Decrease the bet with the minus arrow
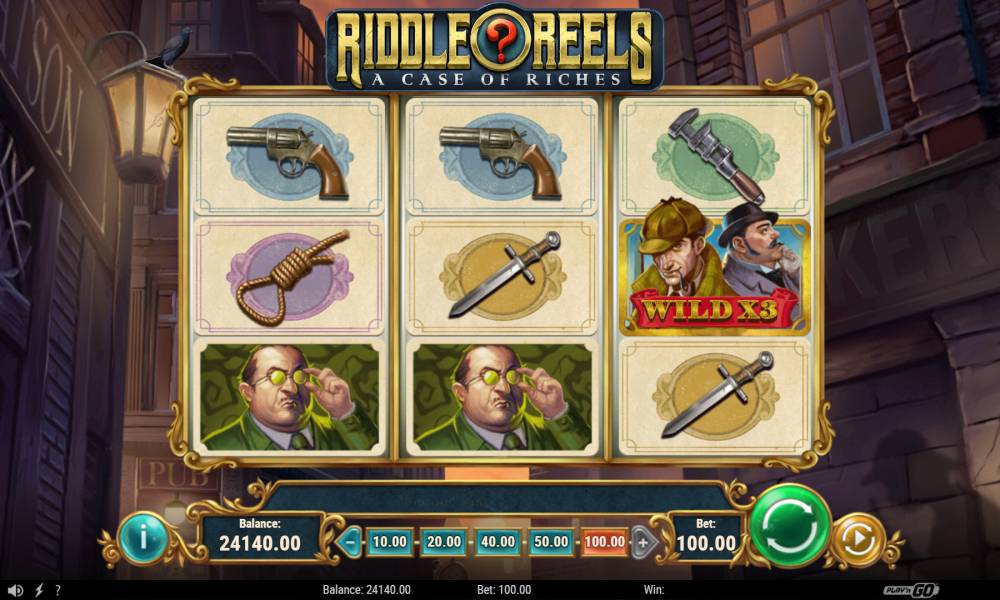 tap(351, 542)
